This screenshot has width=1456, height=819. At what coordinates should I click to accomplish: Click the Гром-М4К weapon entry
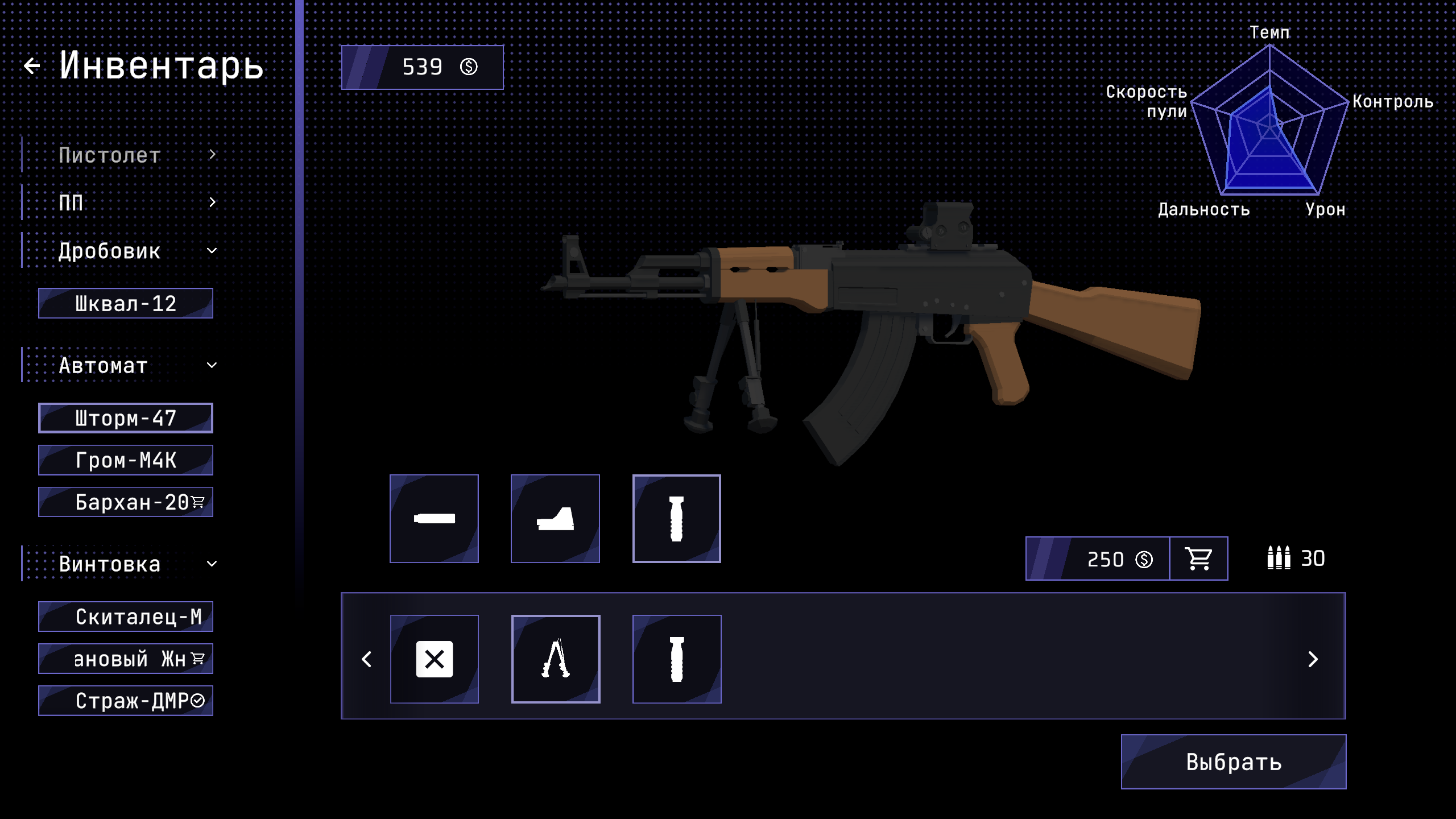click(125, 460)
